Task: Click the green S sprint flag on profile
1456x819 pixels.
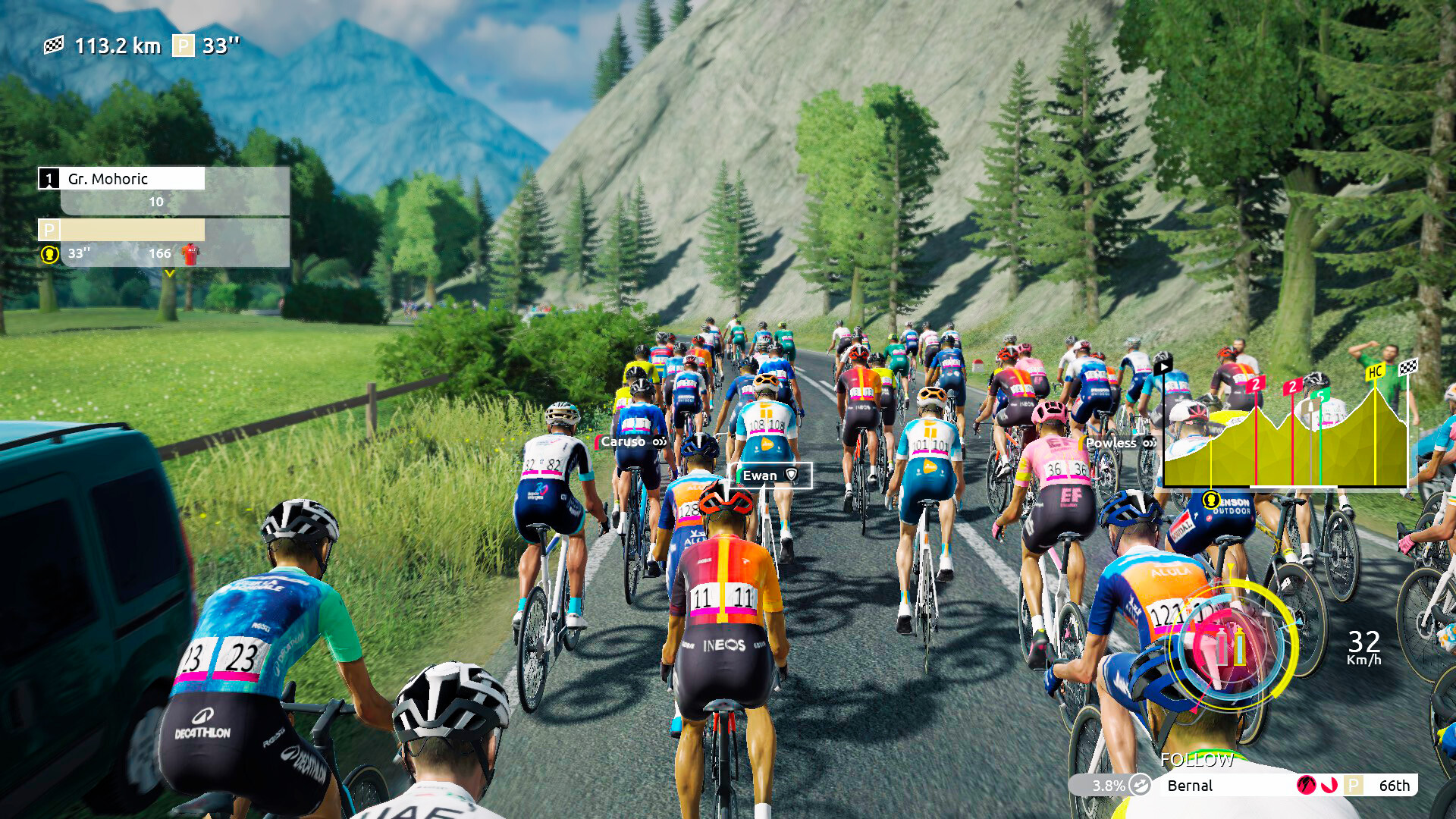Action: click(1320, 395)
